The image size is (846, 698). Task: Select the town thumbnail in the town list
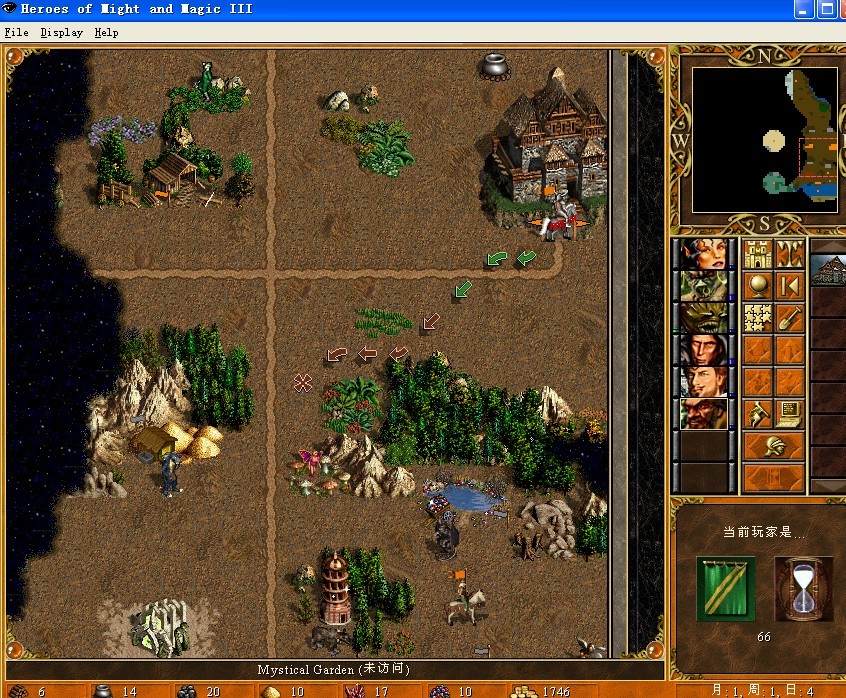828,270
